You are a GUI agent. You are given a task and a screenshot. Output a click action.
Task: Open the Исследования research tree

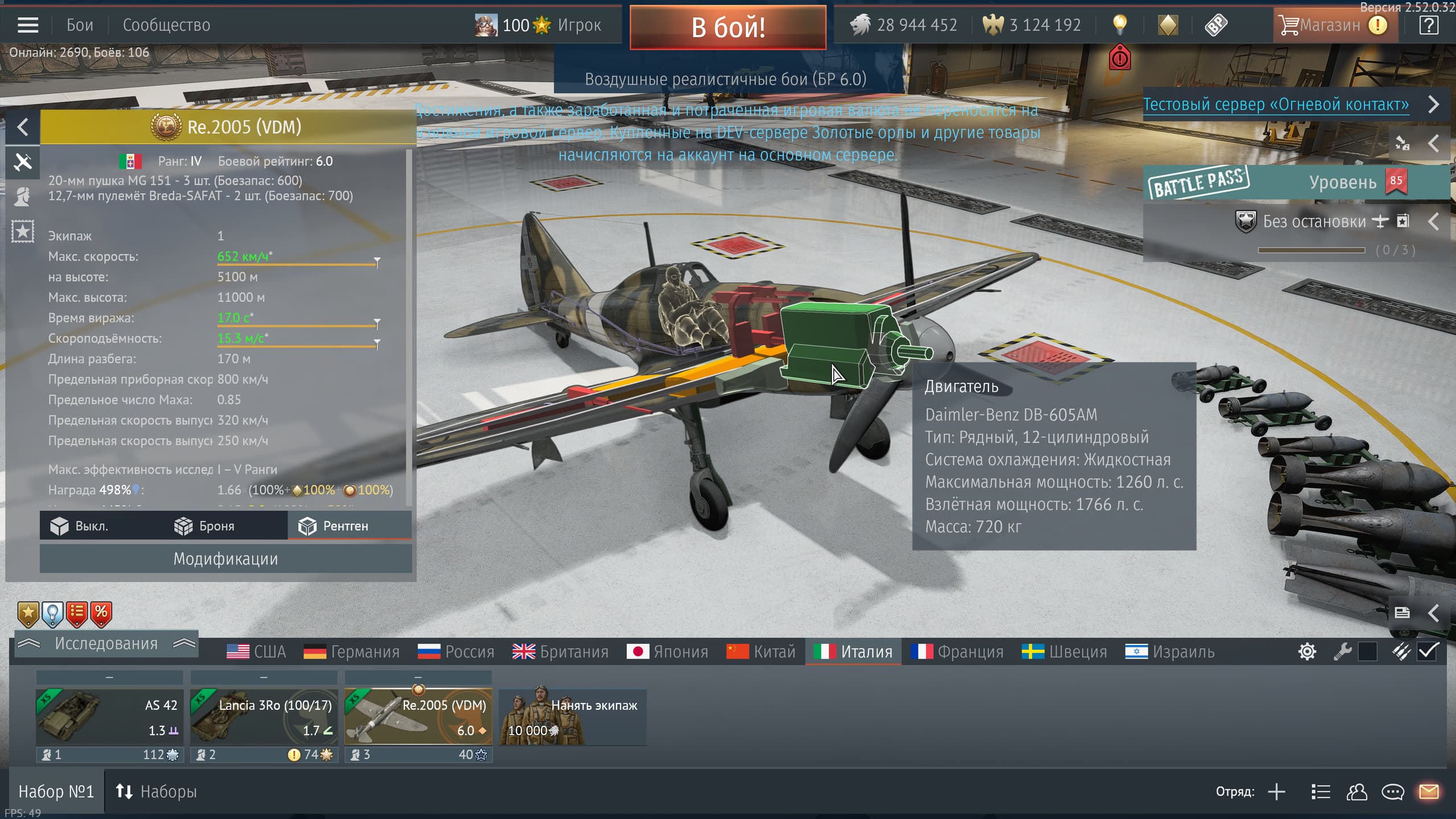(x=106, y=644)
